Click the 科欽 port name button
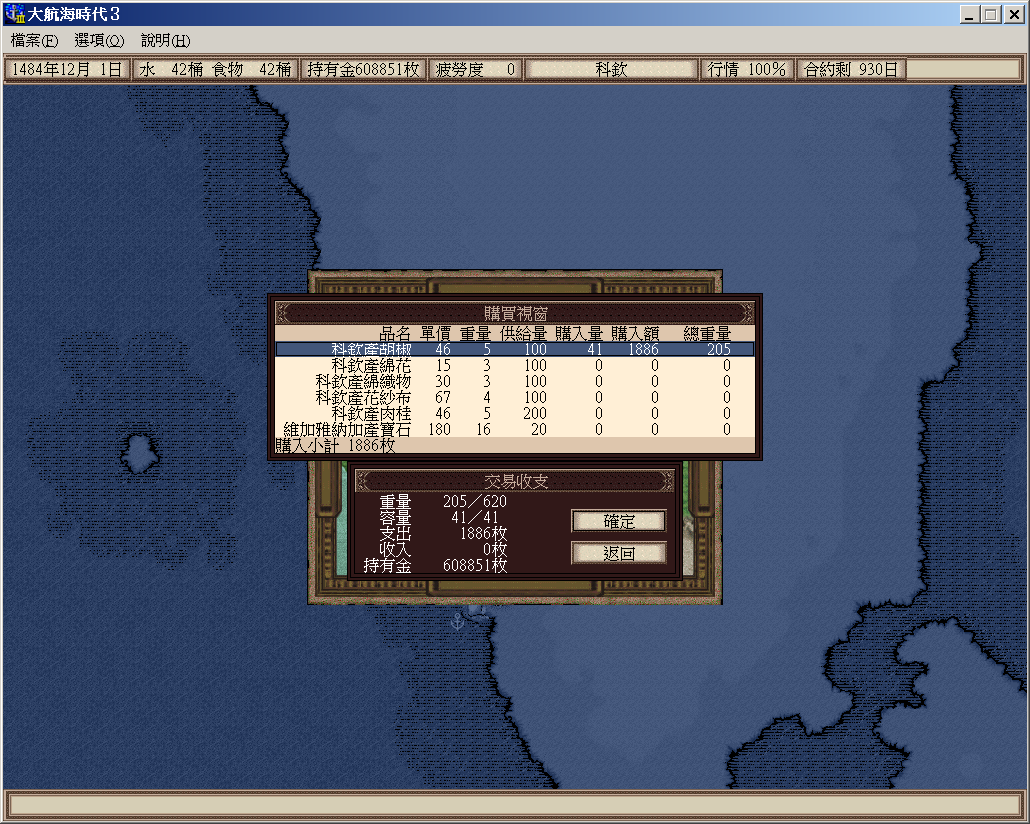The image size is (1030, 824). [x=611, y=70]
